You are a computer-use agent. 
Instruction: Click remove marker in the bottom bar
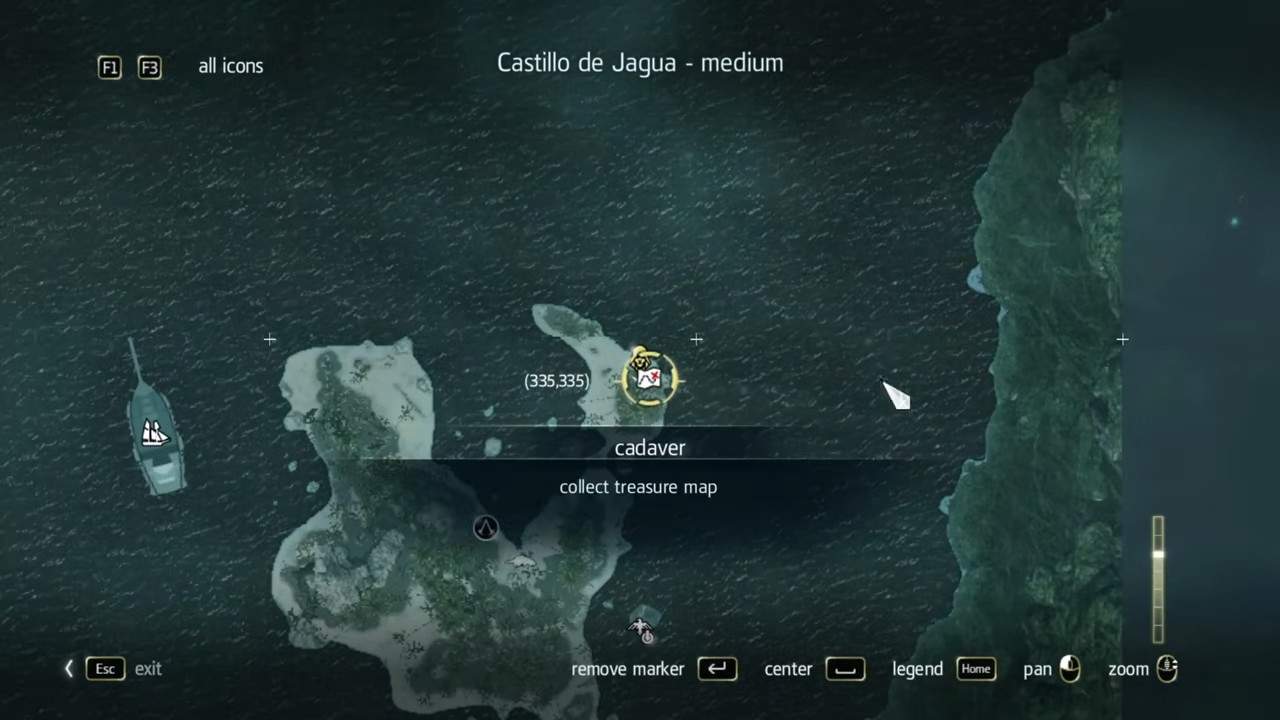click(627, 669)
